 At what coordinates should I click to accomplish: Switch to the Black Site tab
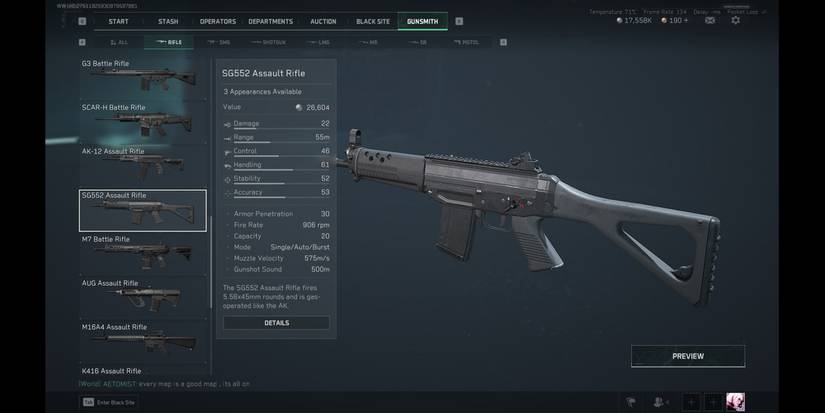[372, 21]
